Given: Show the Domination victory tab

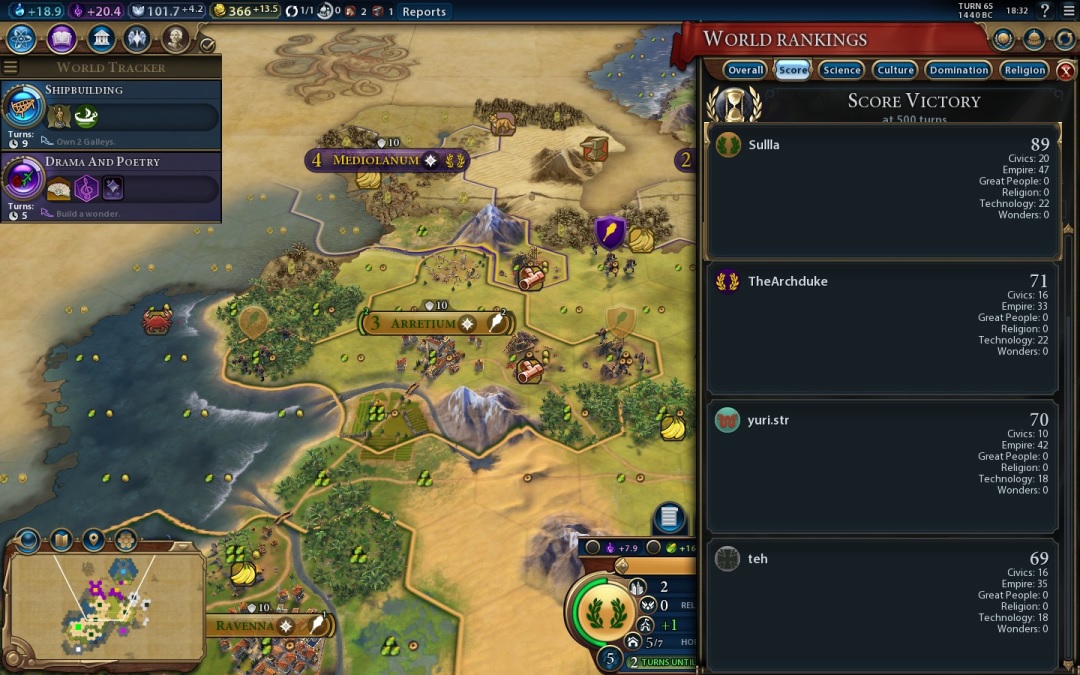Looking at the screenshot, I should coord(958,70).
